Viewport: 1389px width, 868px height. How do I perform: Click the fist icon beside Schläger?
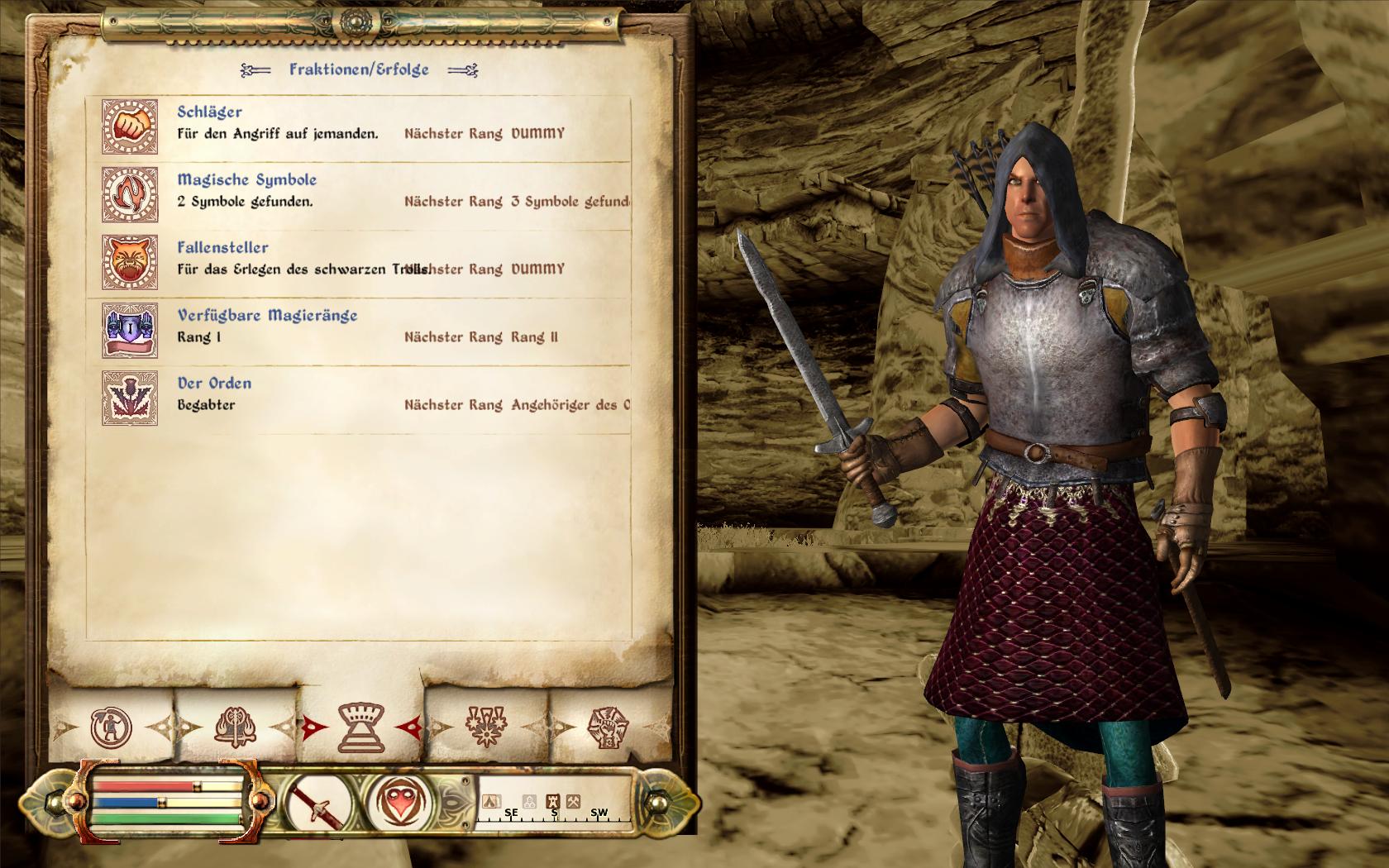point(130,127)
